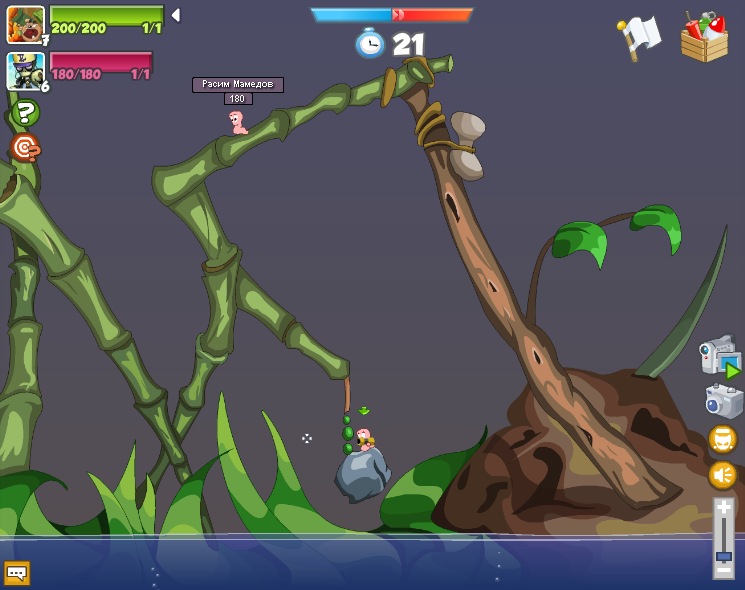745x590 pixels.
Task: Click the white surrender flag
Action: (x=639, y=36)
